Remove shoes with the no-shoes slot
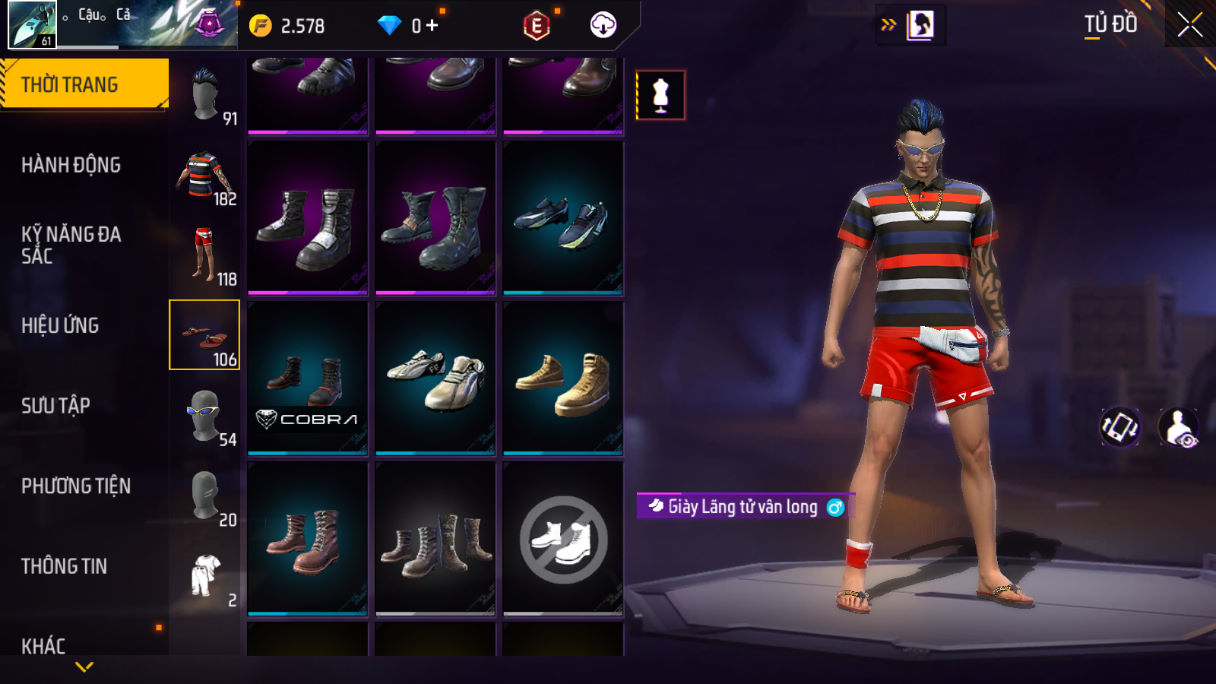The image size is (1216, 684). (563, 539)
